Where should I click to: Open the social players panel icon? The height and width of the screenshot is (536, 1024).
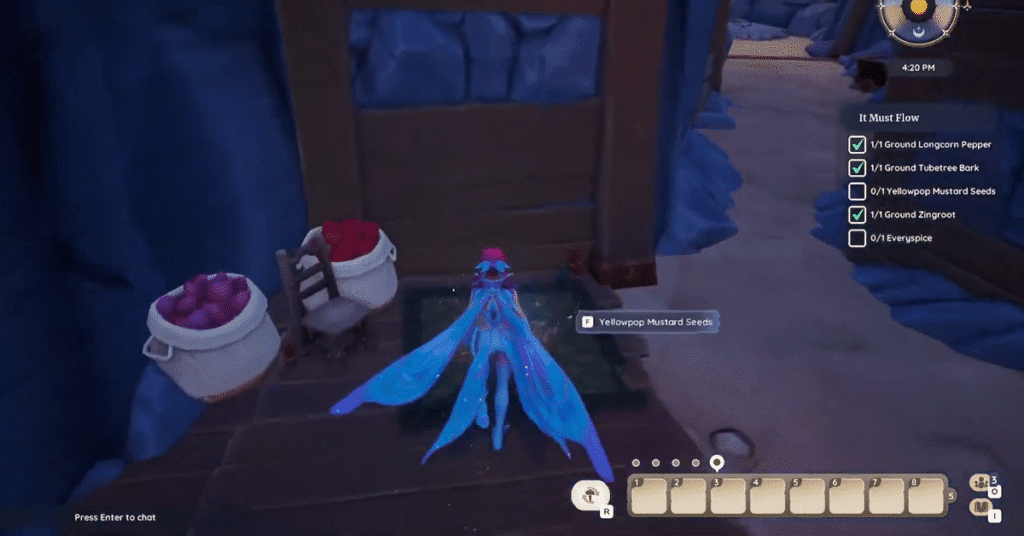(980, 485)
